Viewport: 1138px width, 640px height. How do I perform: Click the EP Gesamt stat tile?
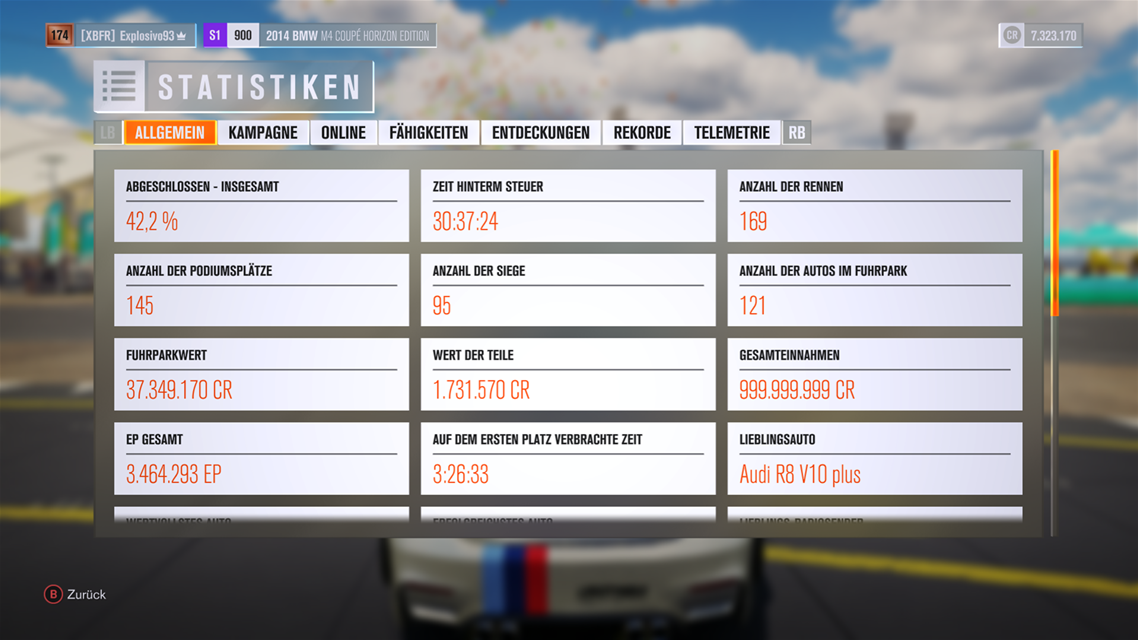click(261, 458)
